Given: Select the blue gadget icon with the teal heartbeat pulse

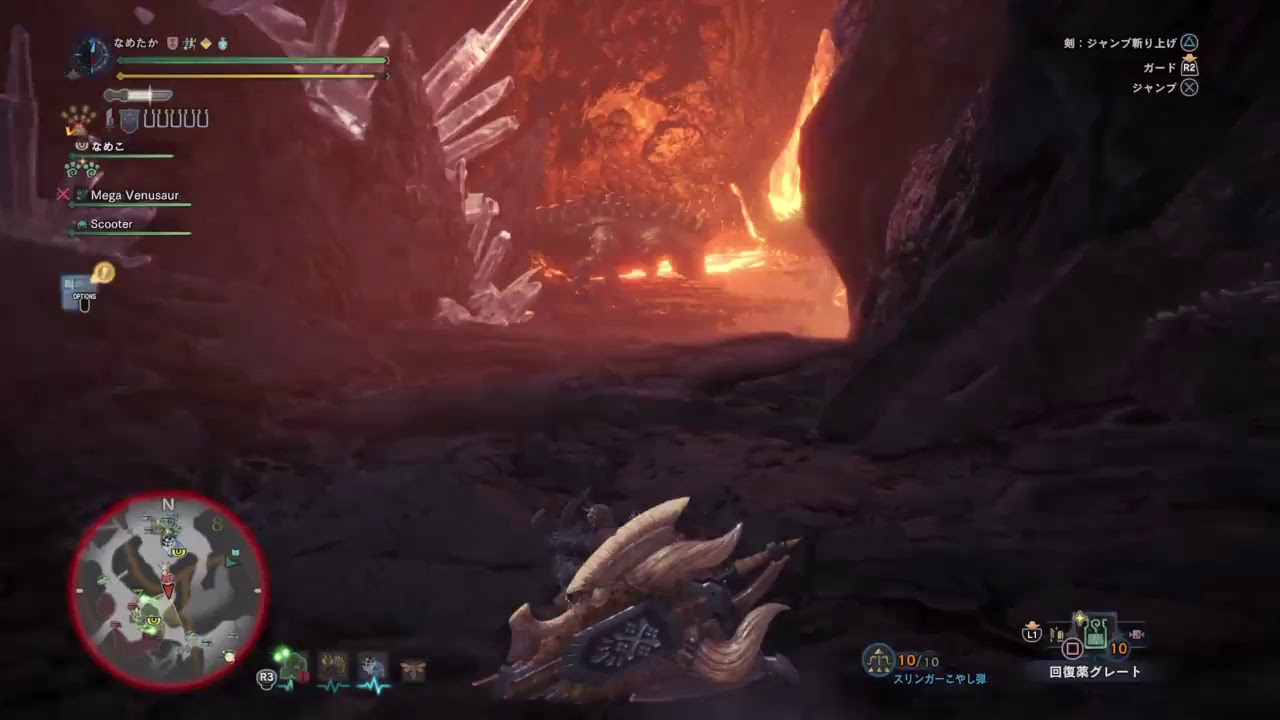Looking at the screenshot, I should point(373,663).
